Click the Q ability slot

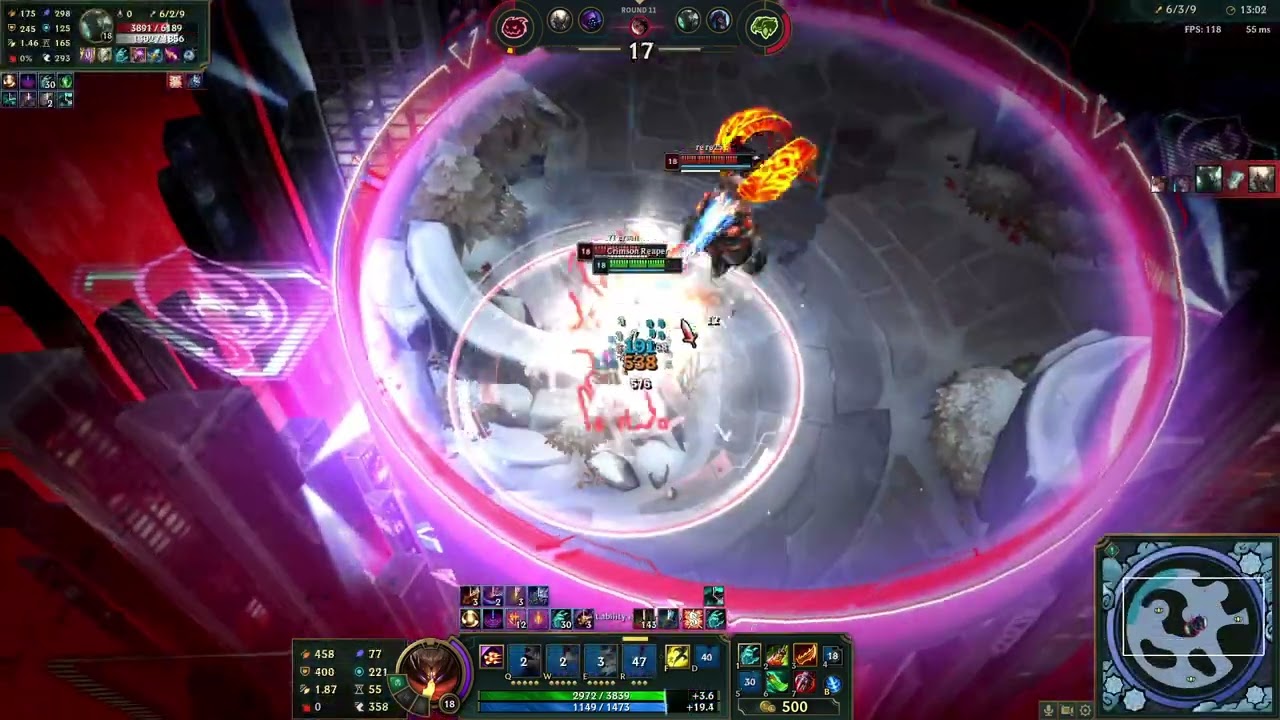(x=523, y=660)
